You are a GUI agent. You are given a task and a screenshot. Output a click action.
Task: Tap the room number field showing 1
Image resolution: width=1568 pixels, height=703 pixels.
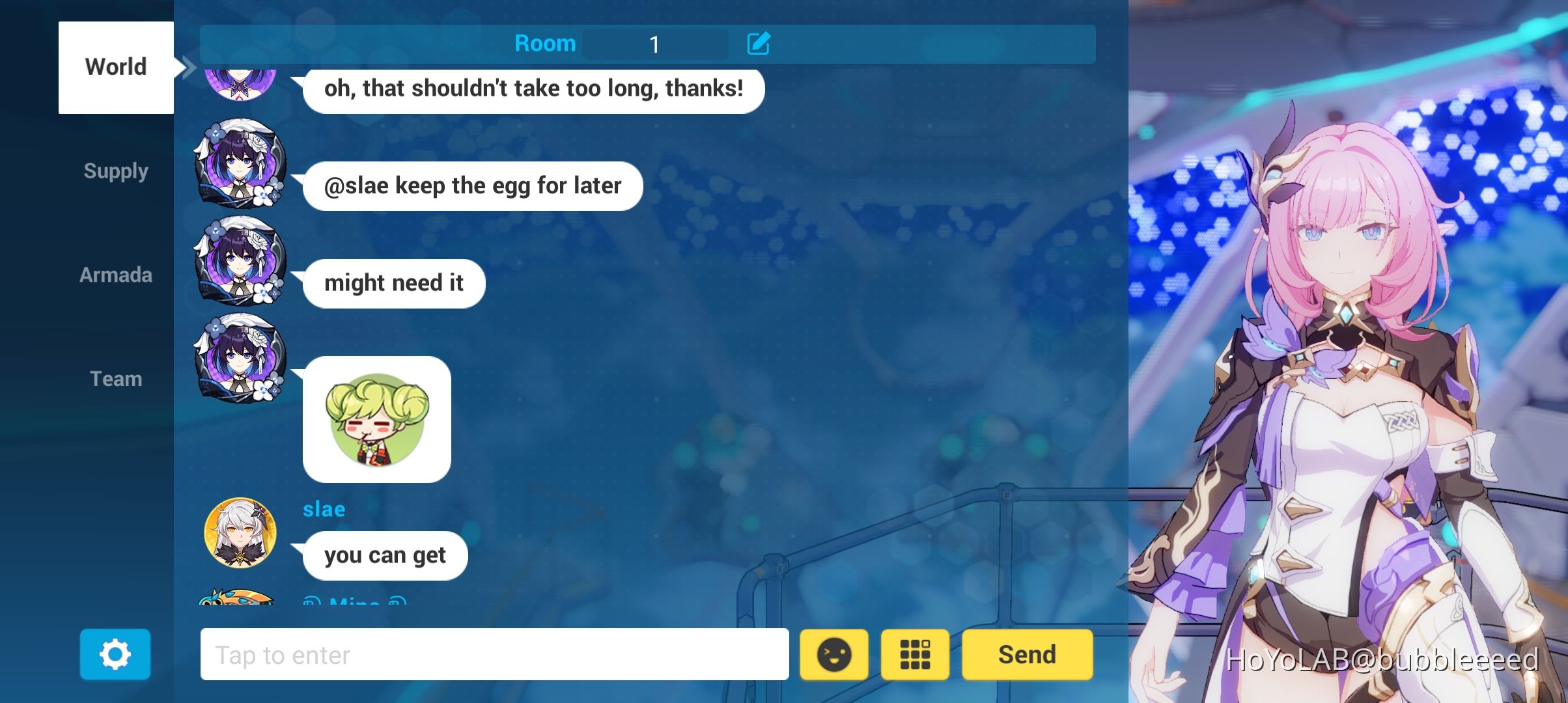pyautogui.click(x=654, y=44)
